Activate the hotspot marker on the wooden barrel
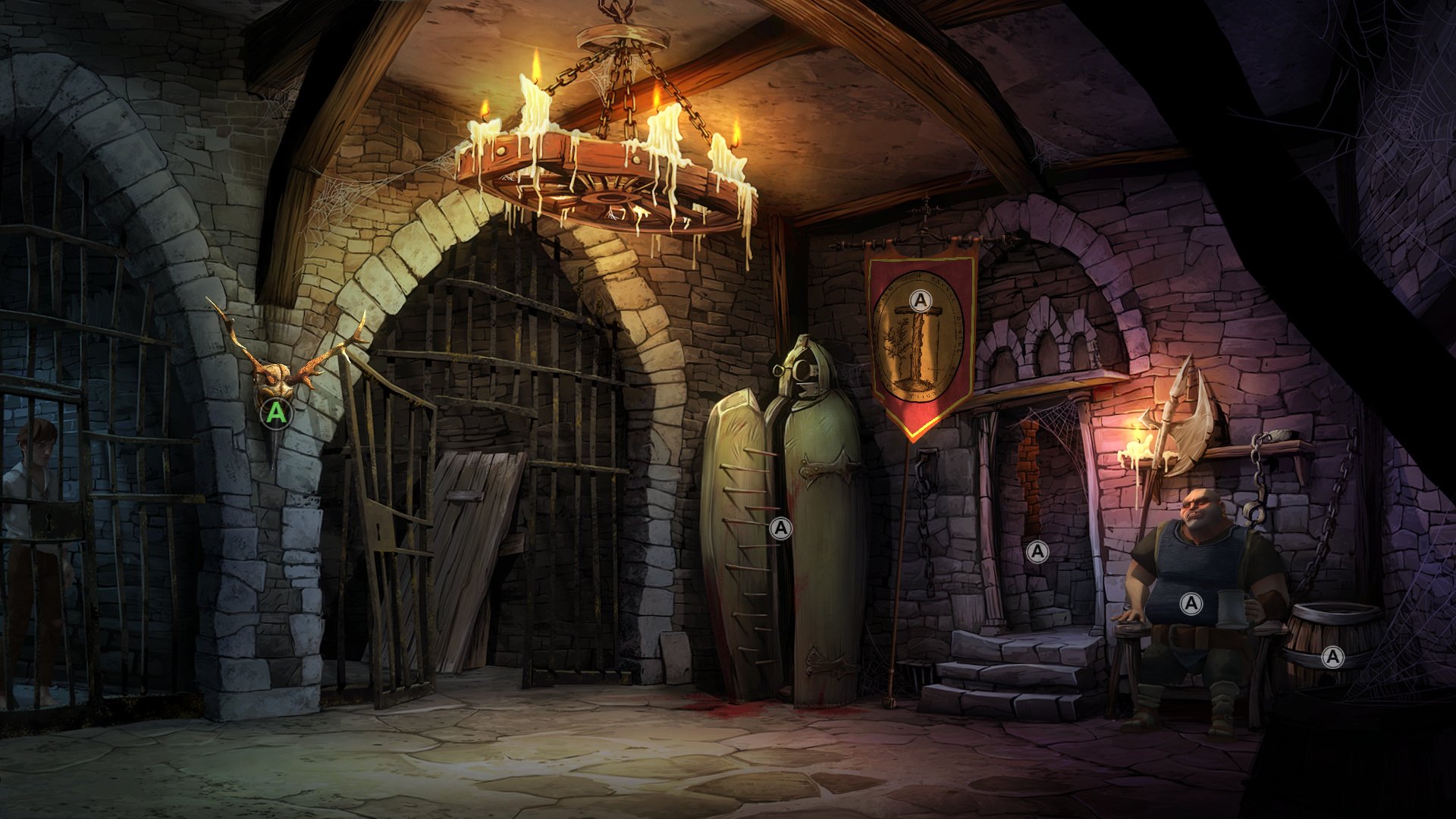Image resolution: width=1456 pixels, height=819 pixels. [1332, 657]
